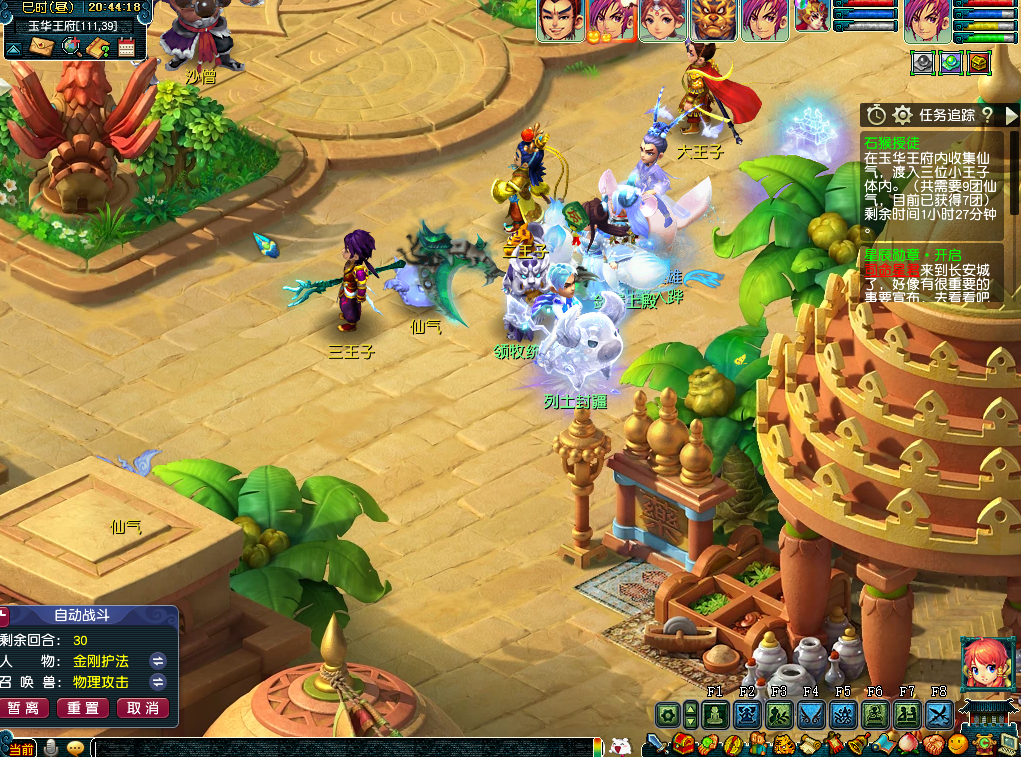Reset auto-battle with the 重置 button
Screen dimensions: 1021x757
point(84,708)
